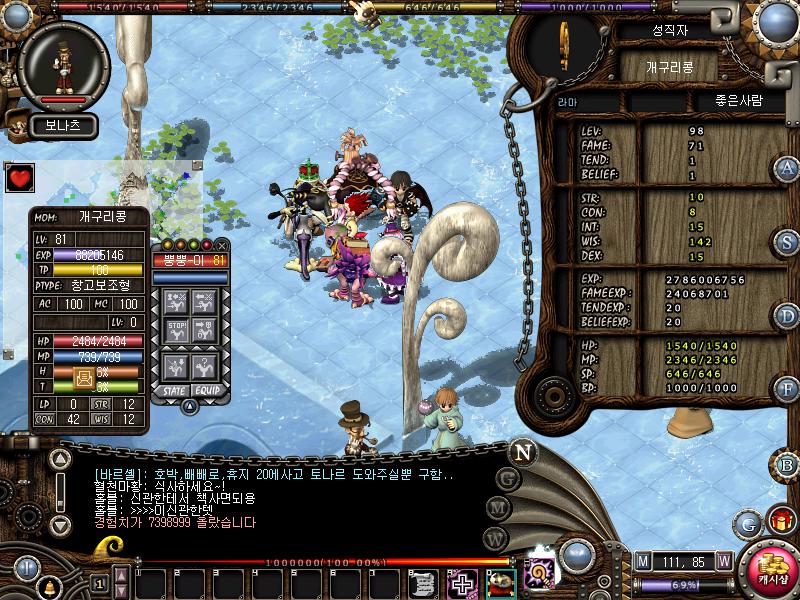Viewport: 800px width, 600px height.
Task: Click the round A button on the stats panel
Action: [x=787, y=168]
